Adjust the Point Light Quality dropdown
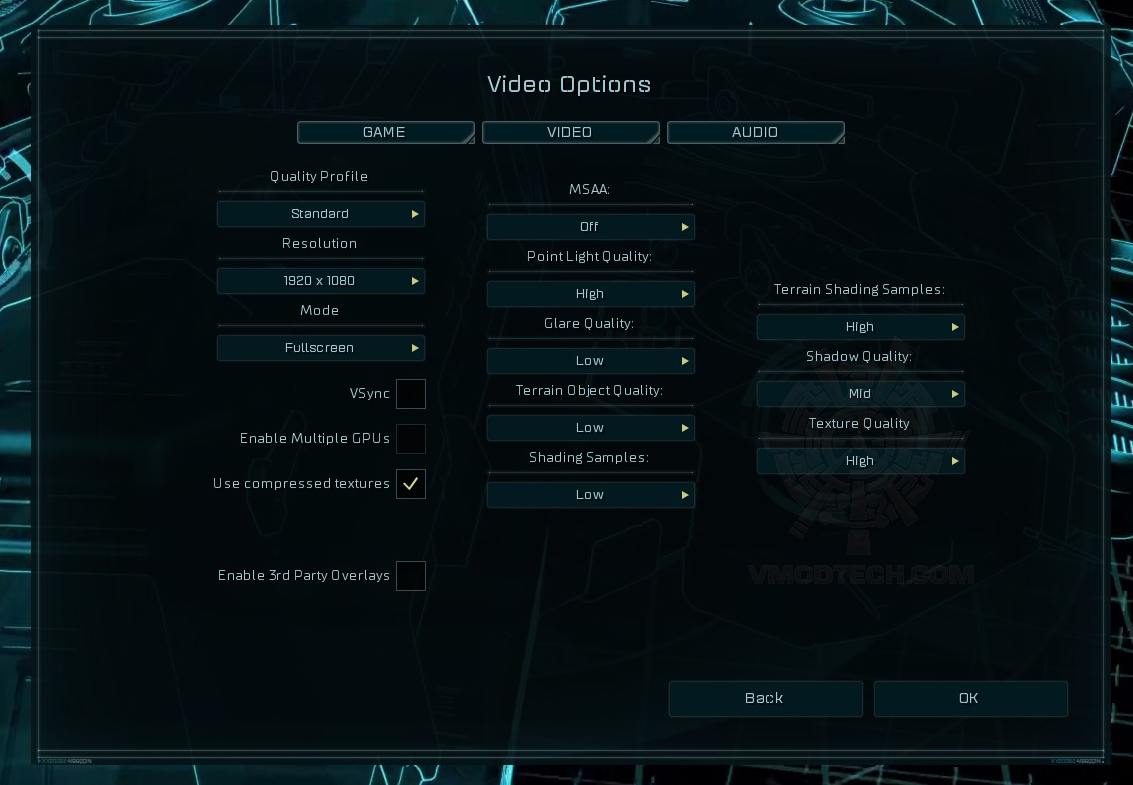 pos(591,294)
